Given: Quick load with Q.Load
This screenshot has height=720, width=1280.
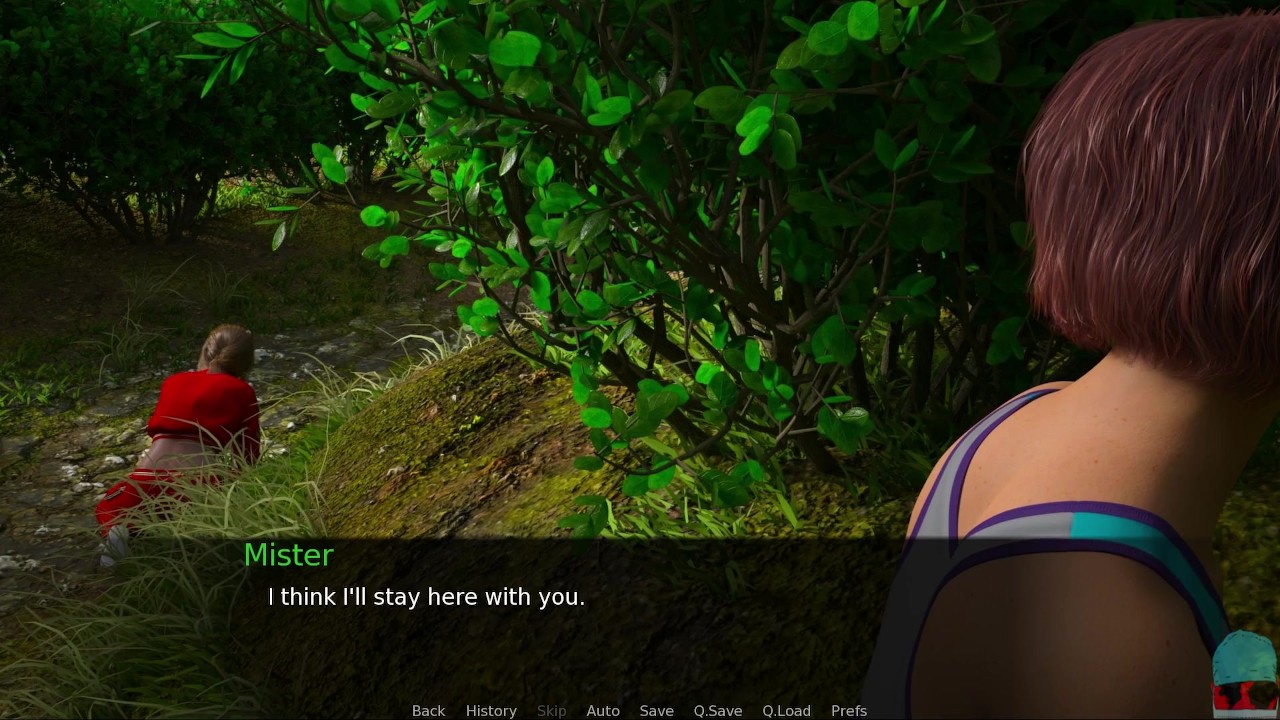Looking at the screenshot, I should 786,710.
